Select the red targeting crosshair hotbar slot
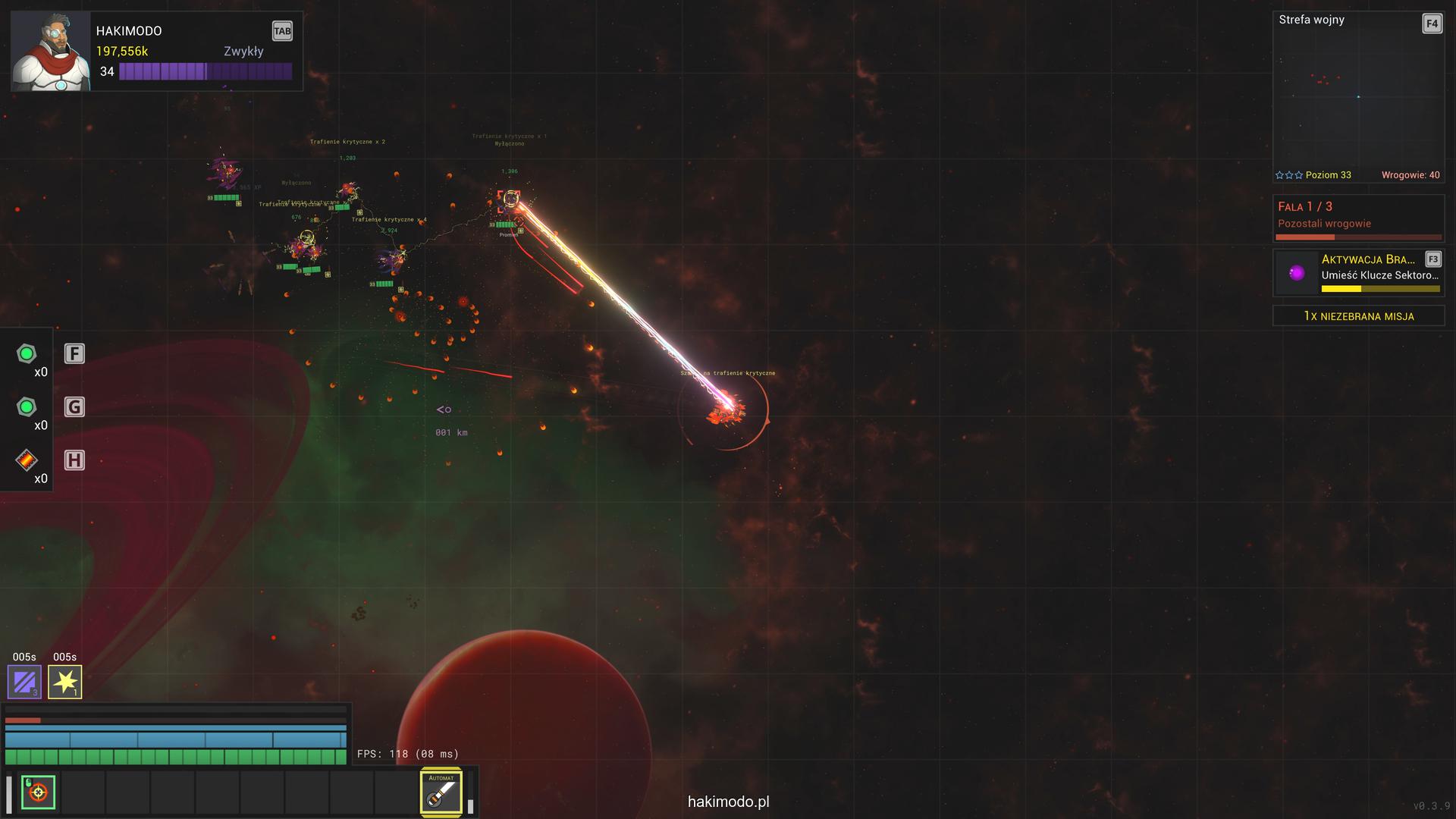The height and width of the screenshot is (819, 1456). (38, 792)
